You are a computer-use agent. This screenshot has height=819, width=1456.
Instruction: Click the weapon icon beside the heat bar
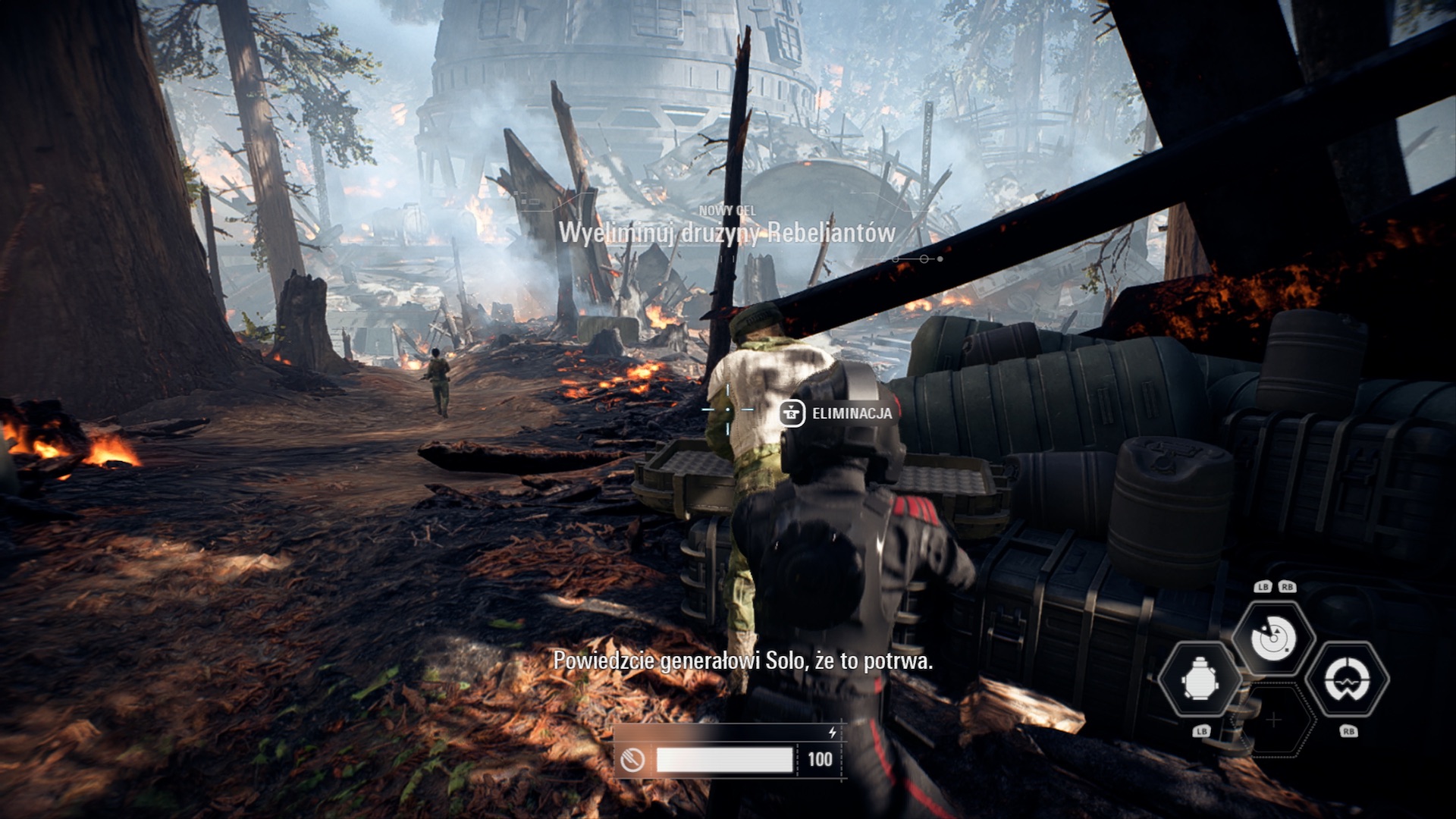tap(632, 759)
